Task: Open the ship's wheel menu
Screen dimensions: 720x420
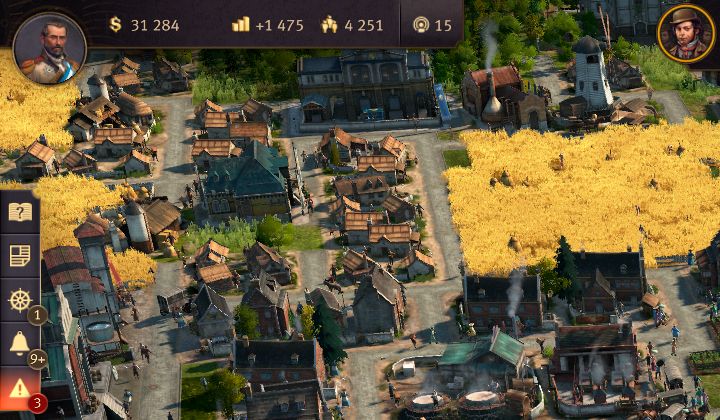Action: pyautogui.click(x=20, y=300)
